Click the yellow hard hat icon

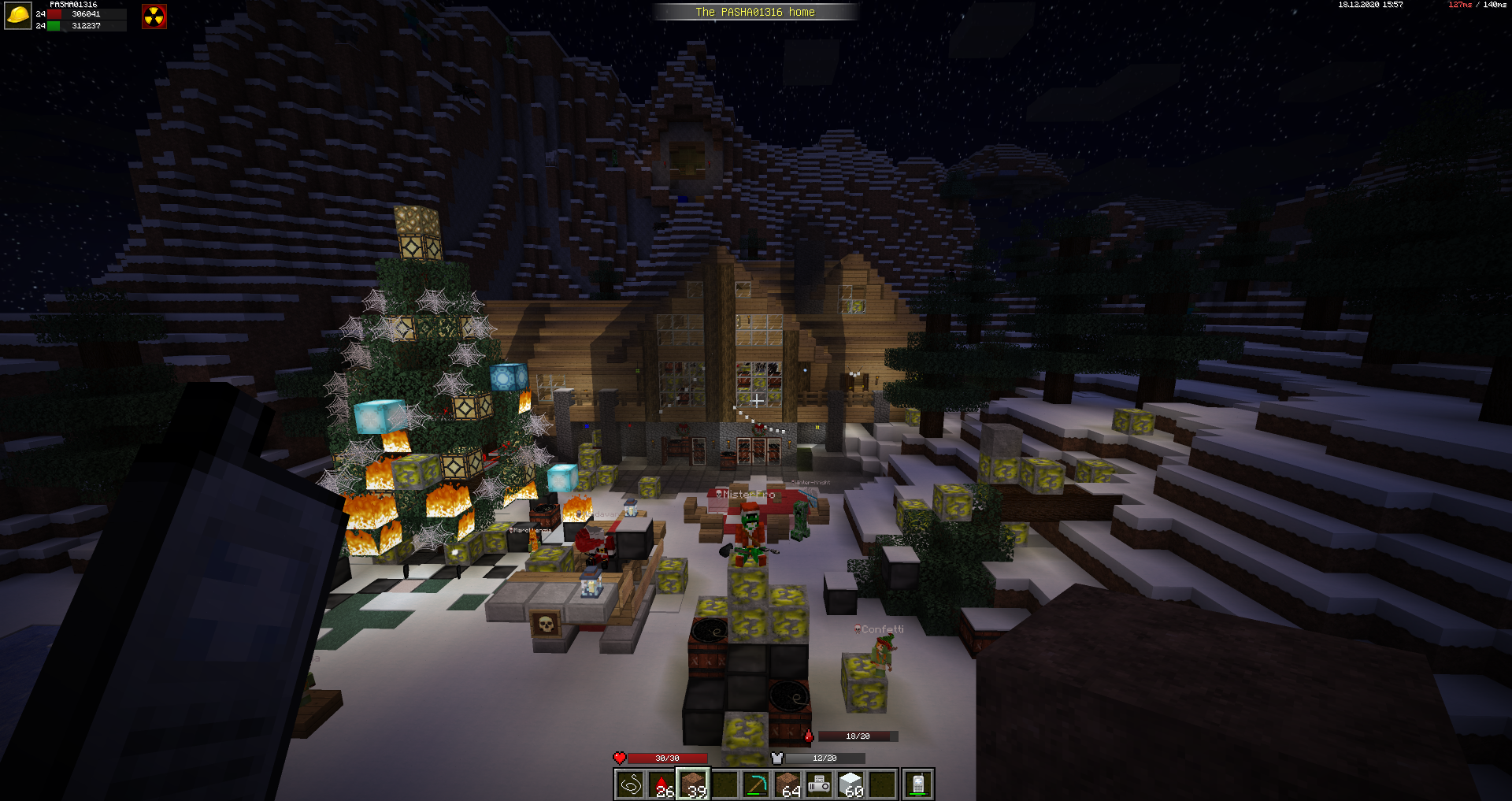tap(17, 16)
